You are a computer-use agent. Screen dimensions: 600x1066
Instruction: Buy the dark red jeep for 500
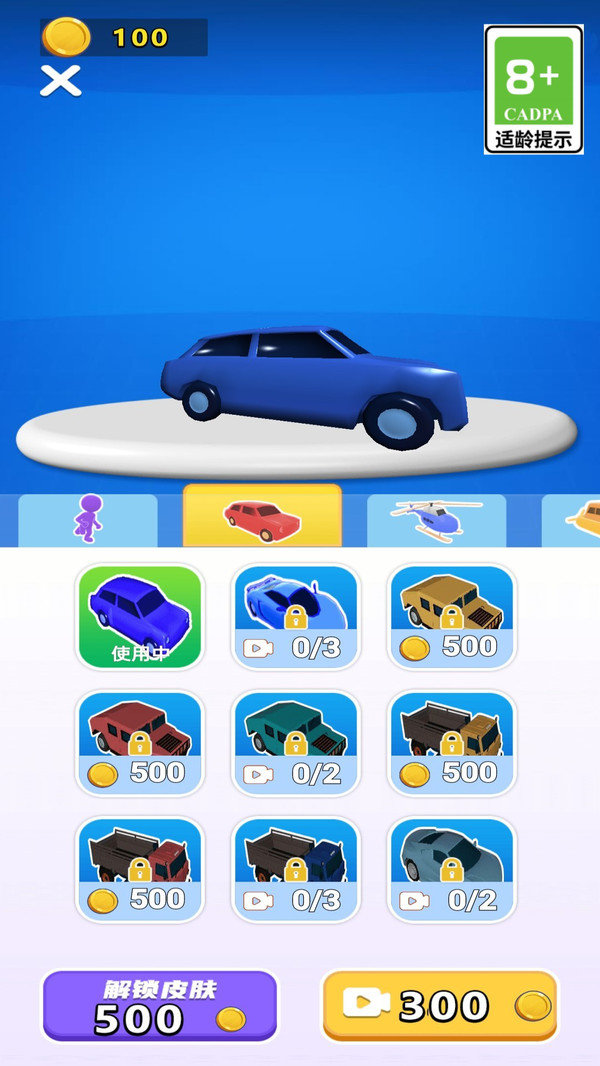pos(140,742)
